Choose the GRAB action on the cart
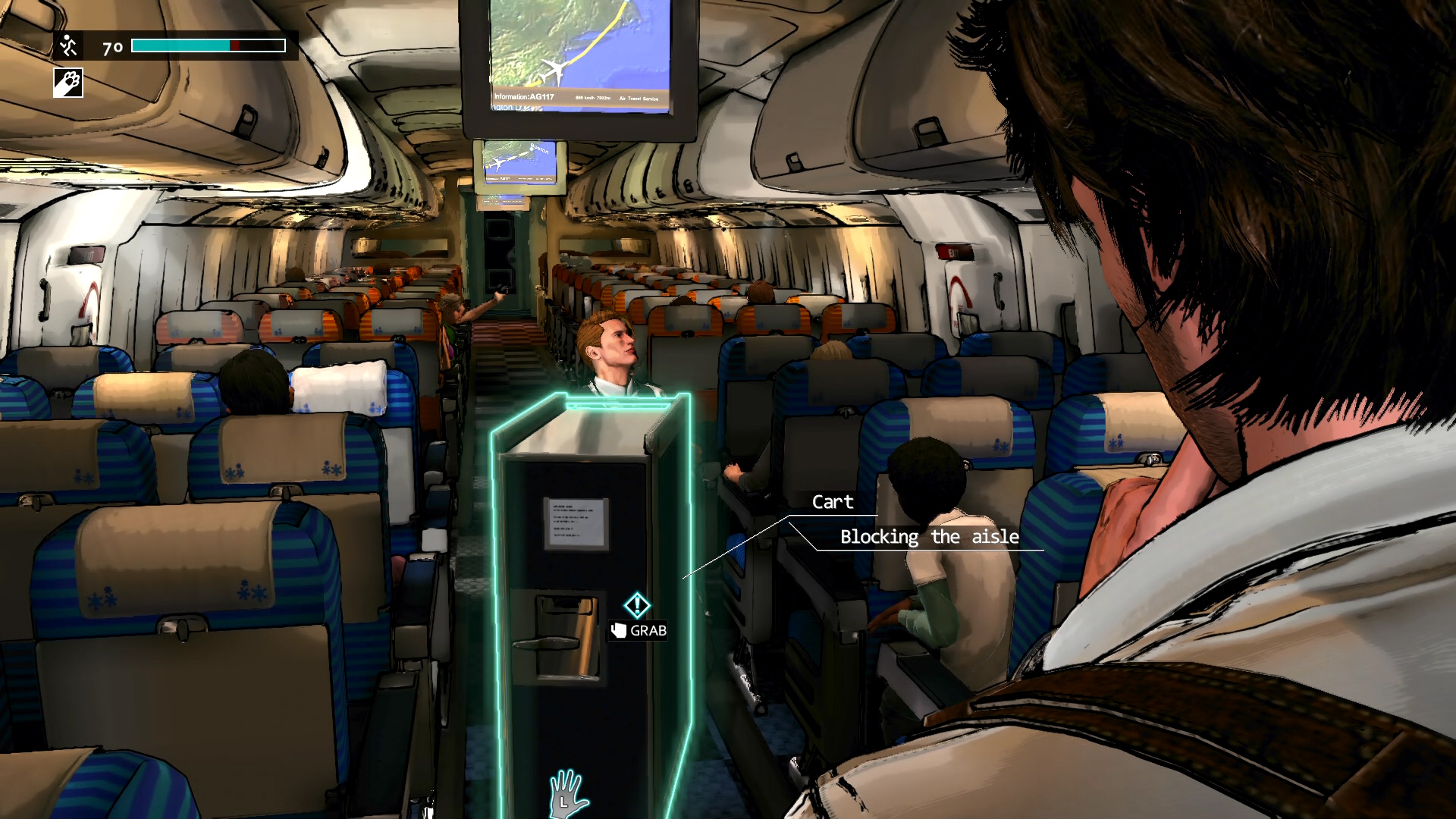 639,630
